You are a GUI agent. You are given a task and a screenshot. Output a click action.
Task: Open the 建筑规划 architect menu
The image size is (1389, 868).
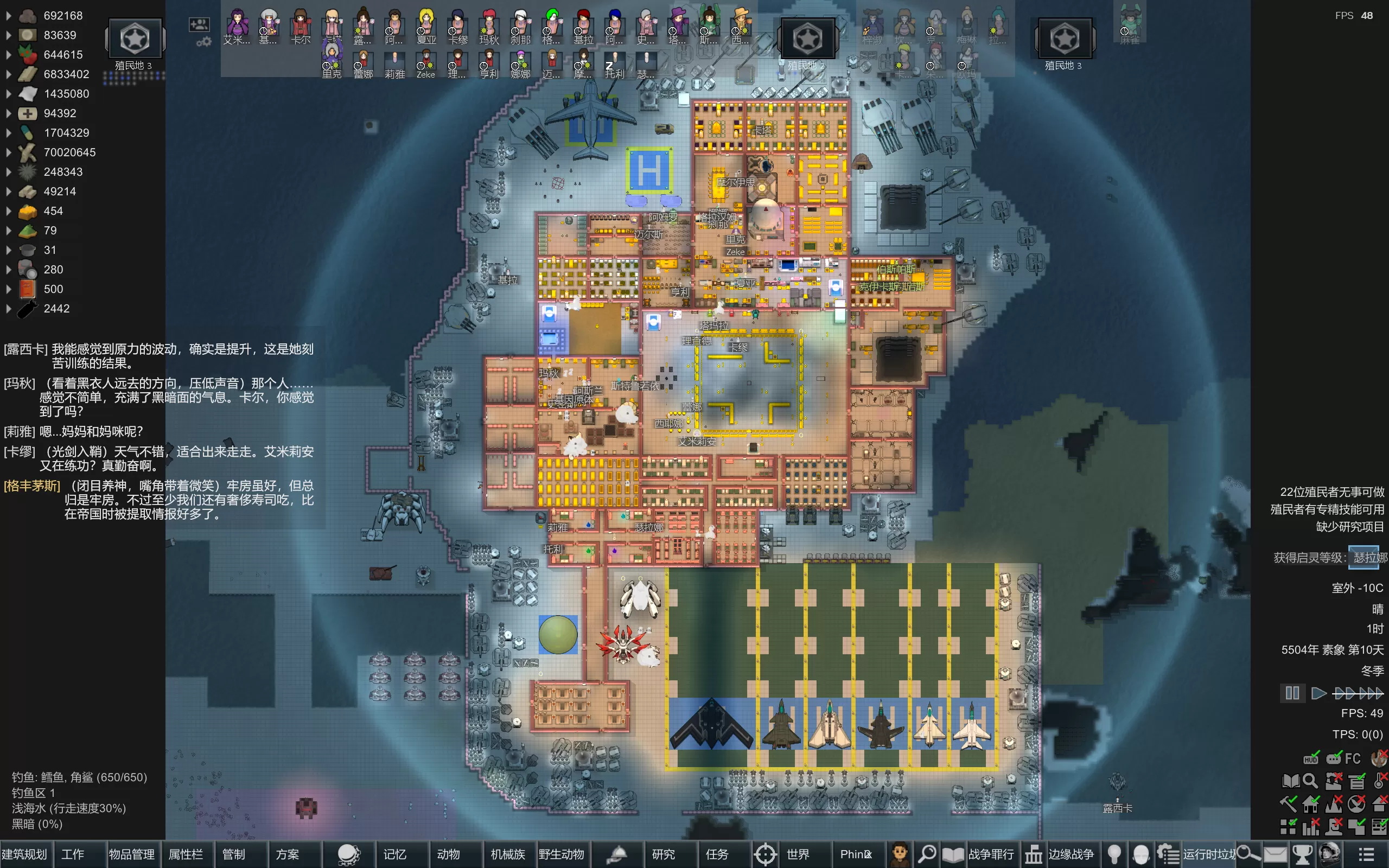coord(24,854)
